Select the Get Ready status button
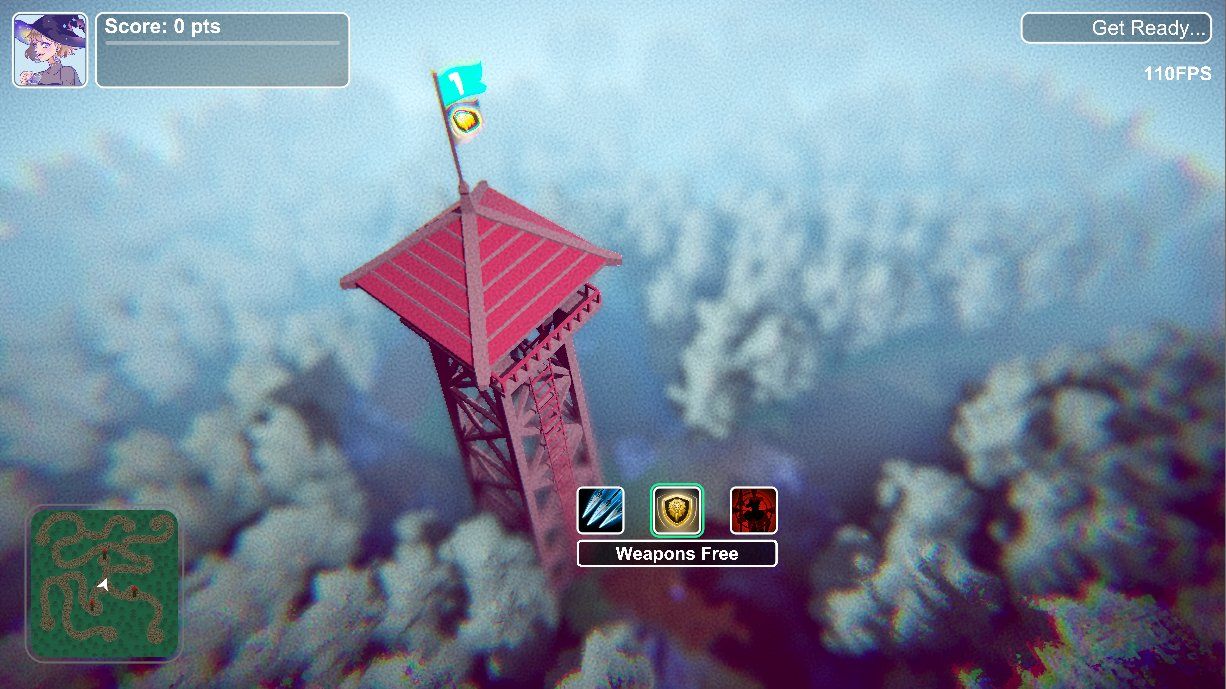1226x689 pixels. pyautogui.click(x=1116, y=28)
